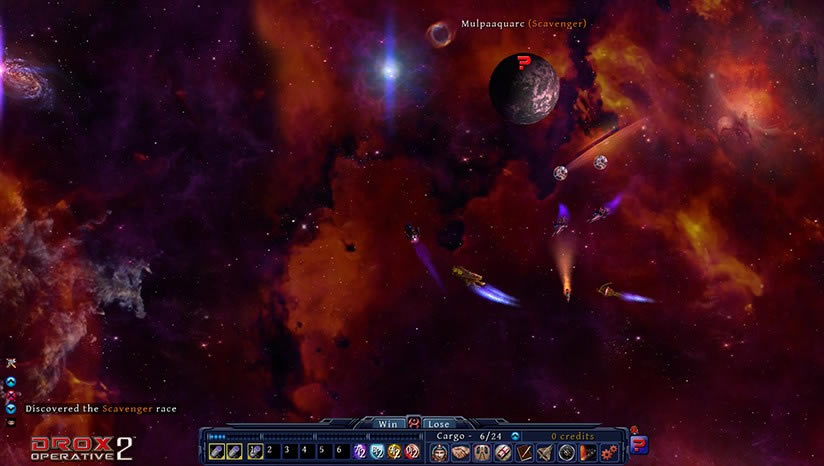Open the gears options menu
This screenshot has height=466, width=824.
pos(609,452)
